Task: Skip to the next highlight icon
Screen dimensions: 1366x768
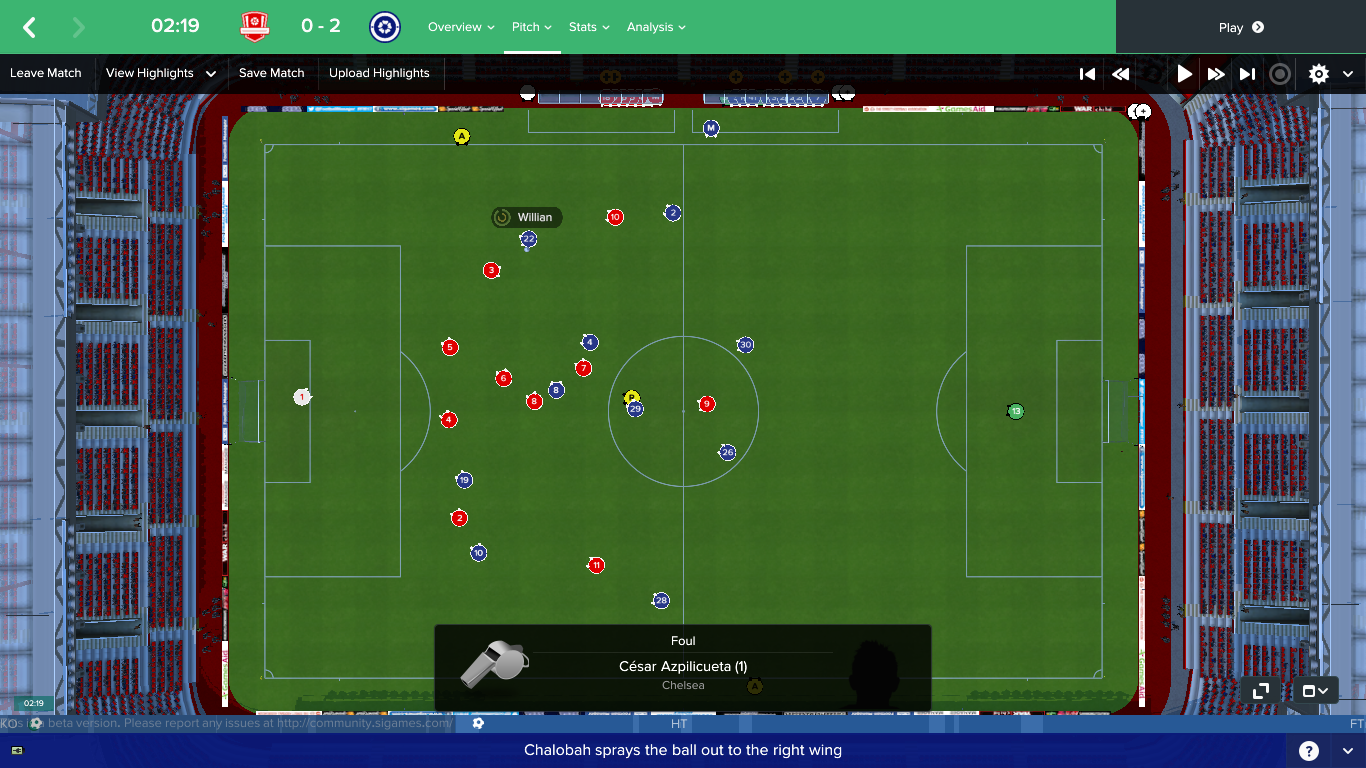Action: (1246, 73)
